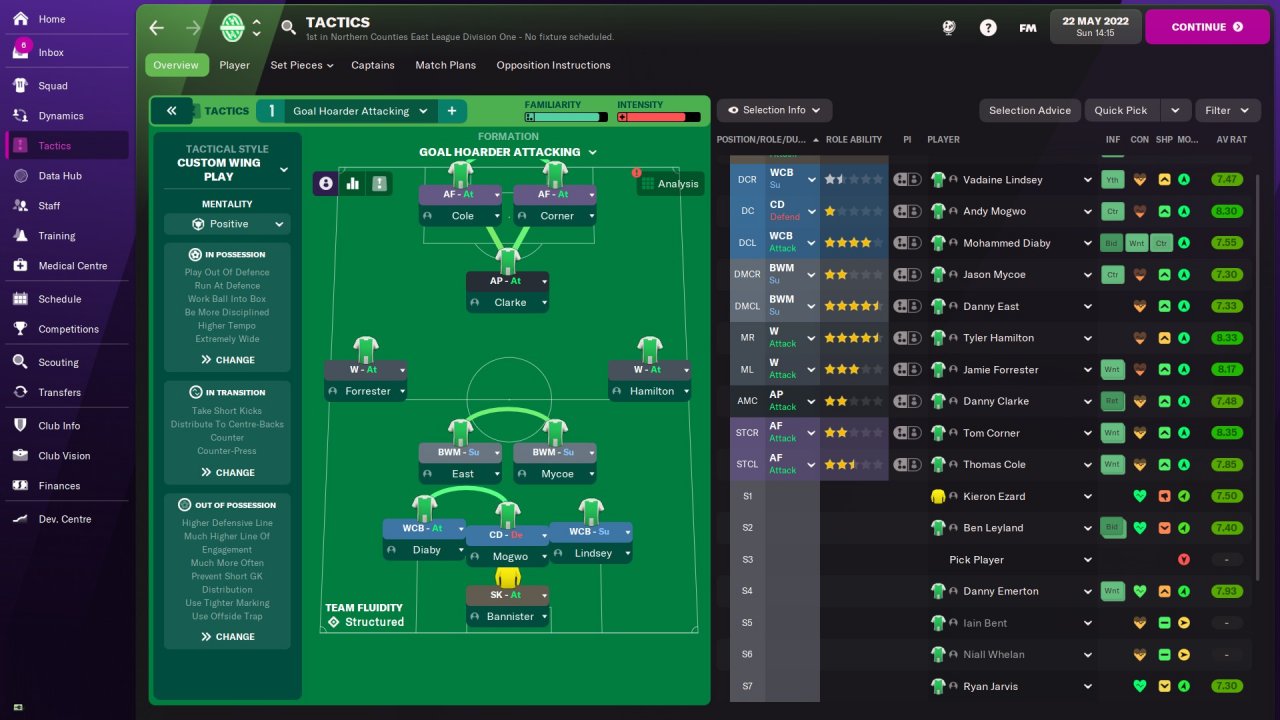Change the In Possession instructions

[x=227, y=360]
